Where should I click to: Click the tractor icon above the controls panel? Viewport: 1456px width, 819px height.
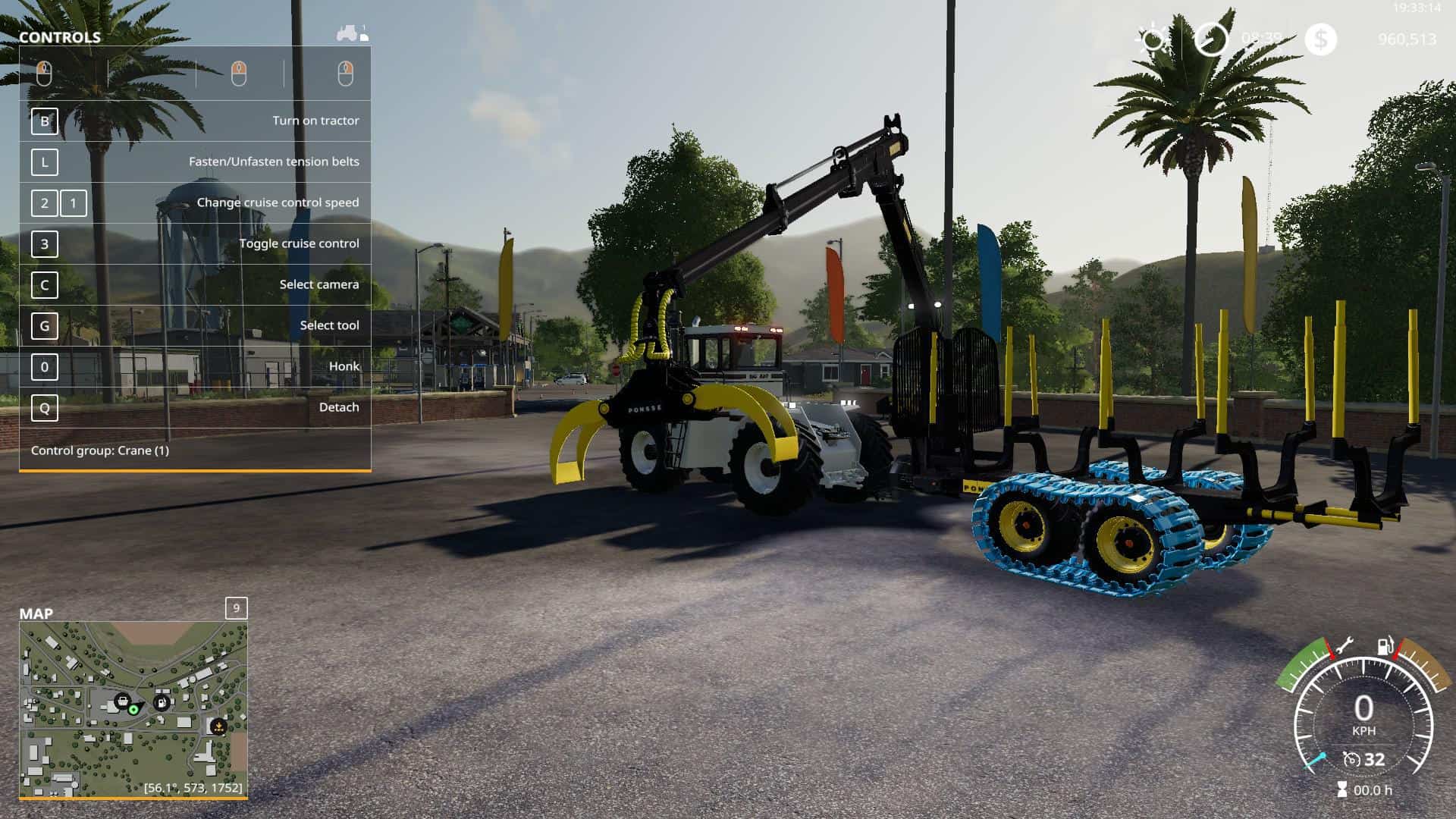(x=349, y=33)
